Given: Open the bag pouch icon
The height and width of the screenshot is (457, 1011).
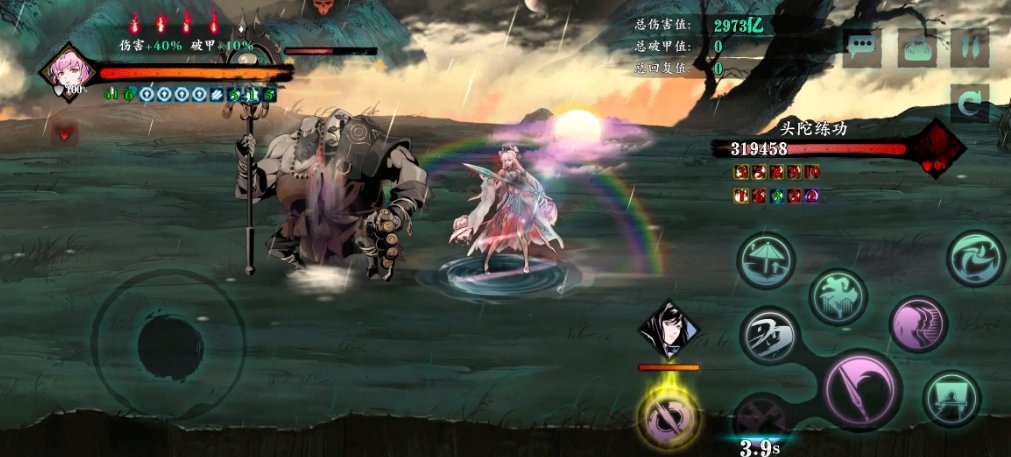Looking at the screenshot, I should point(916,47).
